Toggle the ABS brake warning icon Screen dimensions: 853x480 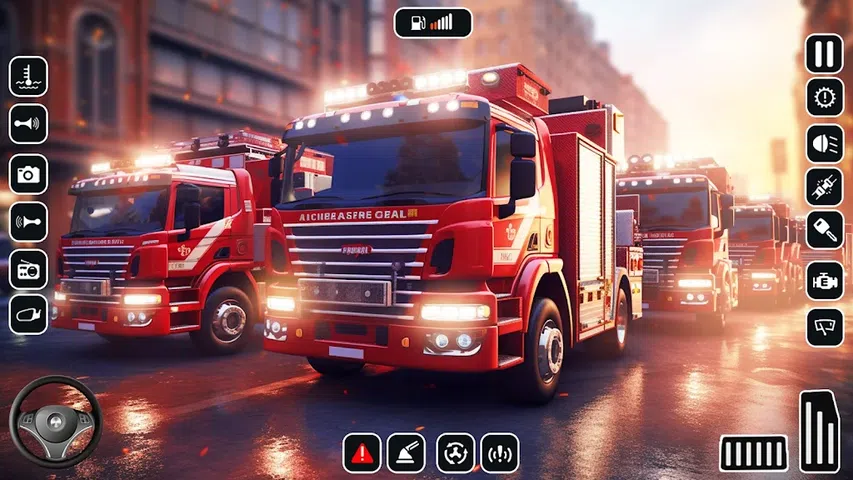500,452
